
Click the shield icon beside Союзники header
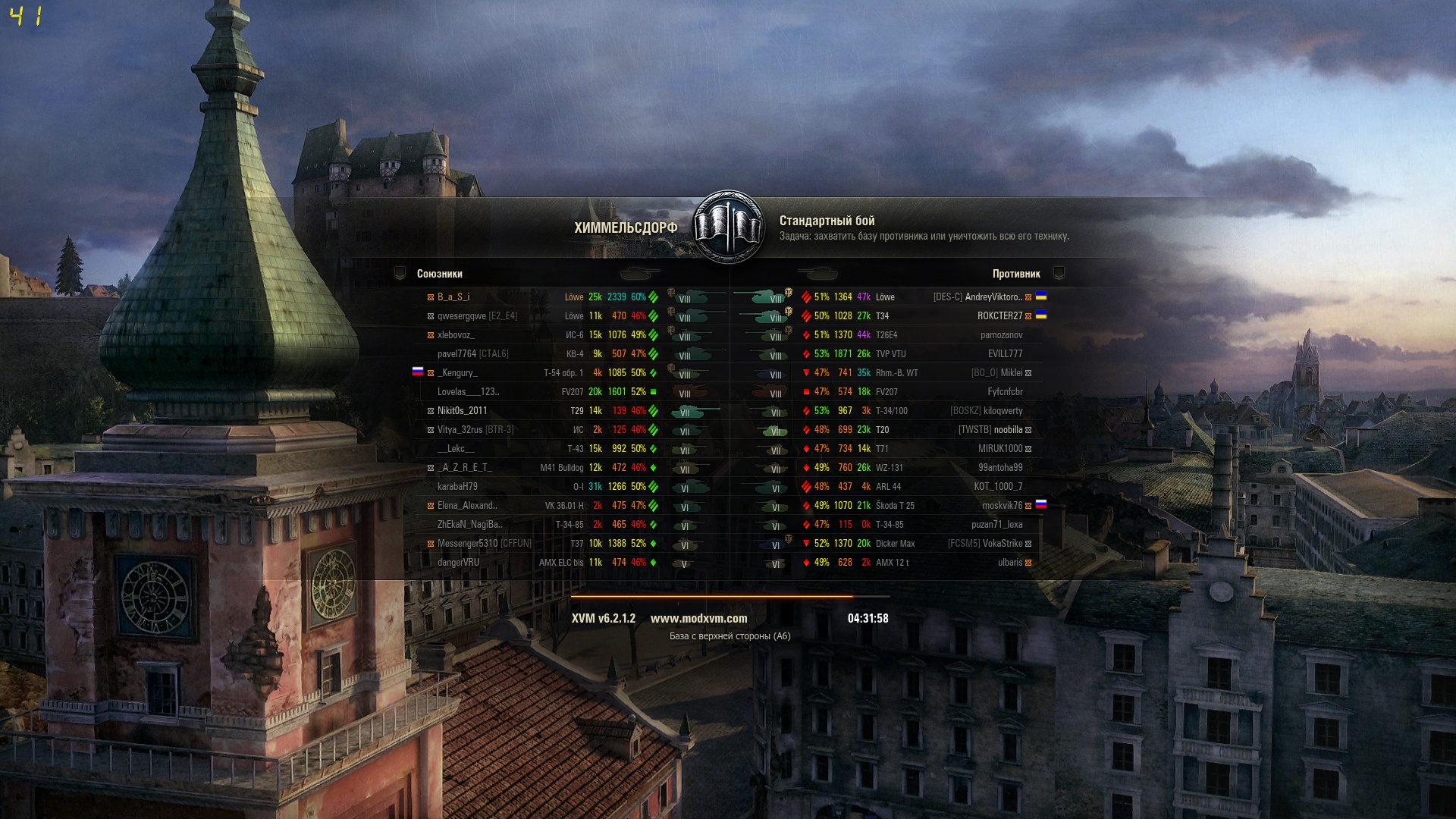point(400,274)
